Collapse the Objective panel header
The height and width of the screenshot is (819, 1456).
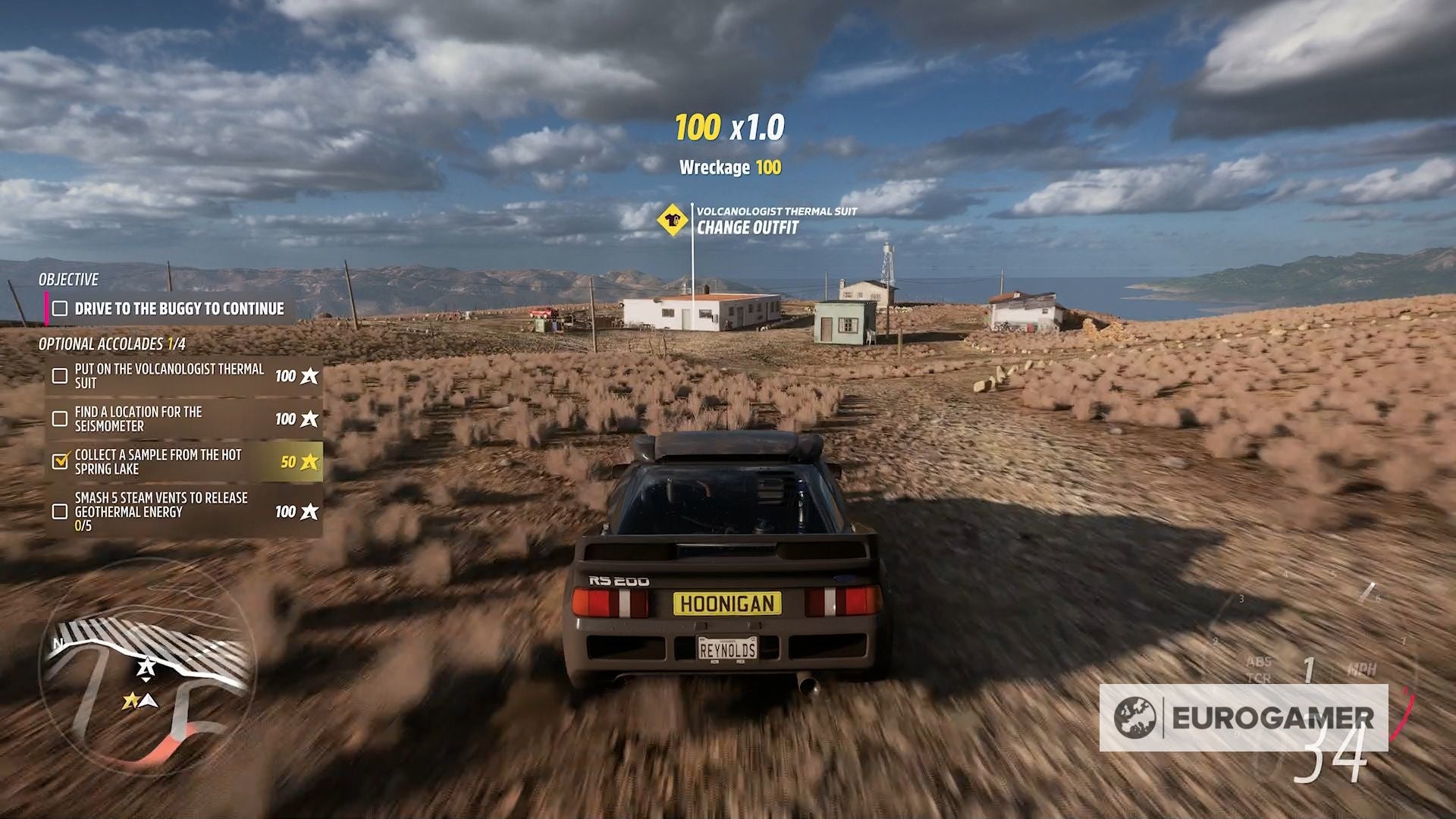point(67,279)
